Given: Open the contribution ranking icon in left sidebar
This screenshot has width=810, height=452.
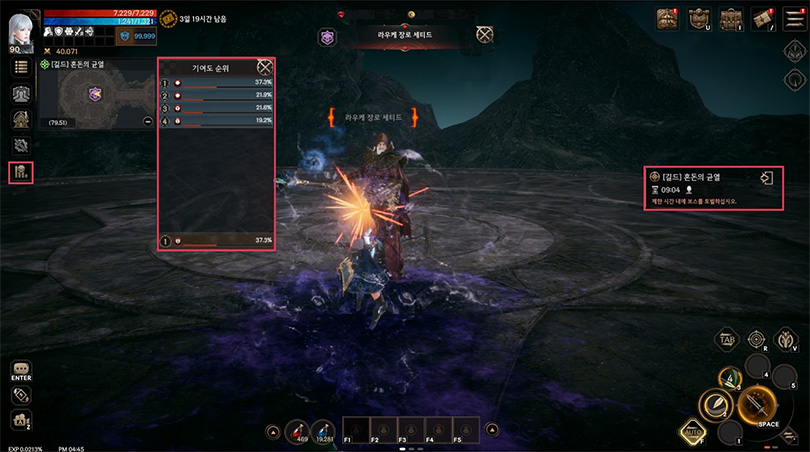Looking at the screenshot, I should (x=20, y=172).
